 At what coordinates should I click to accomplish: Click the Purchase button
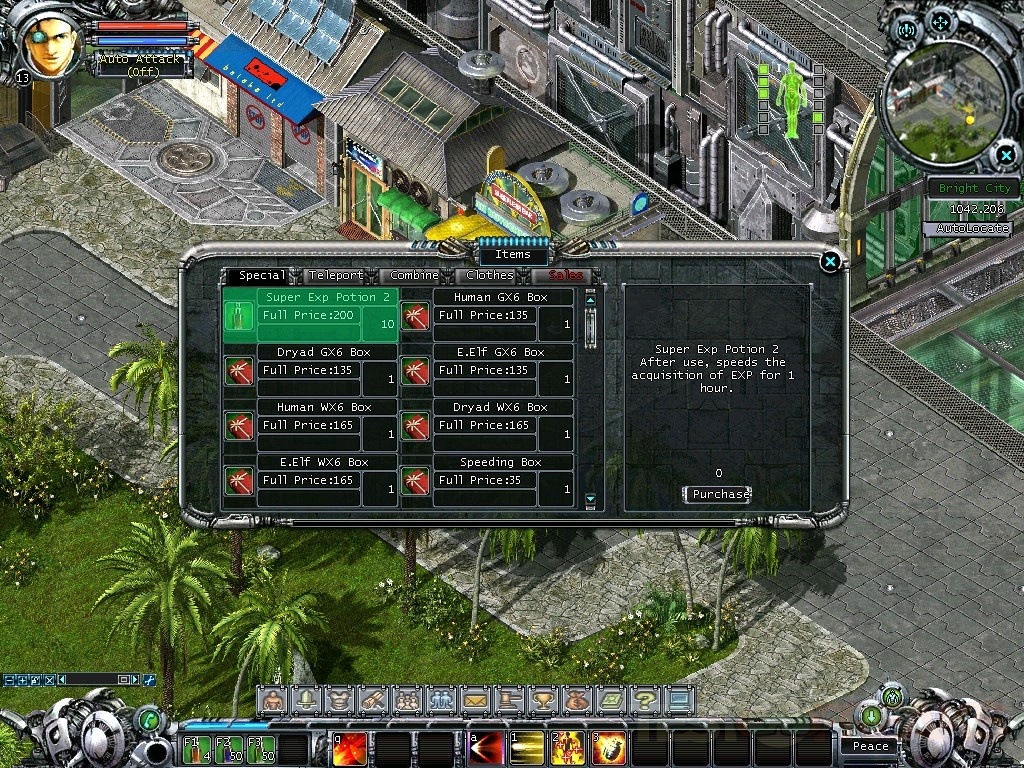click(x=718, y=494)
